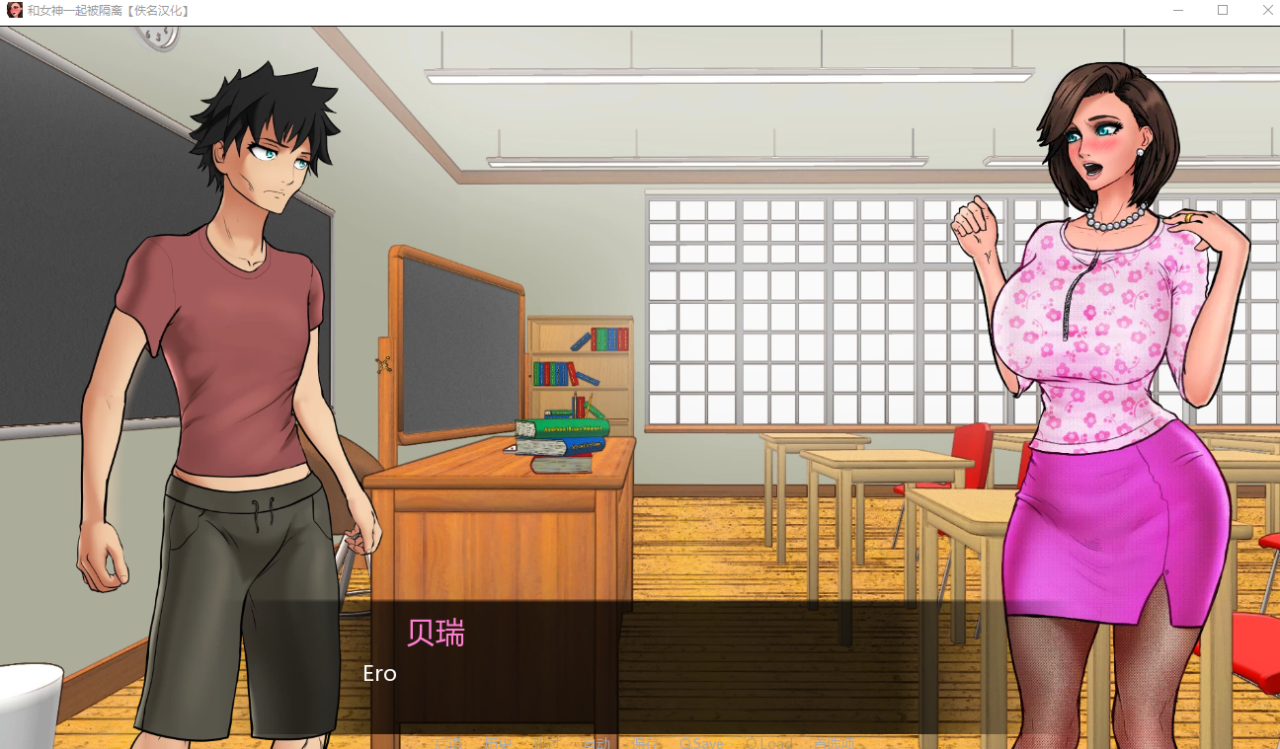Toggle 自动 (Auto) dialogue advance

597,743
